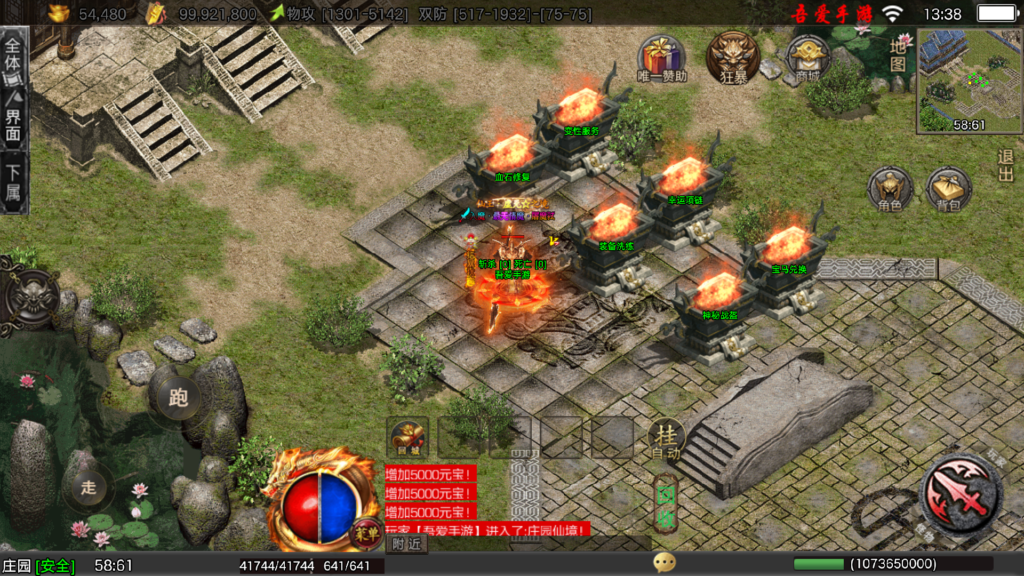Open the minimap in the corner
1024x576 pixels.
click(966, 80)
